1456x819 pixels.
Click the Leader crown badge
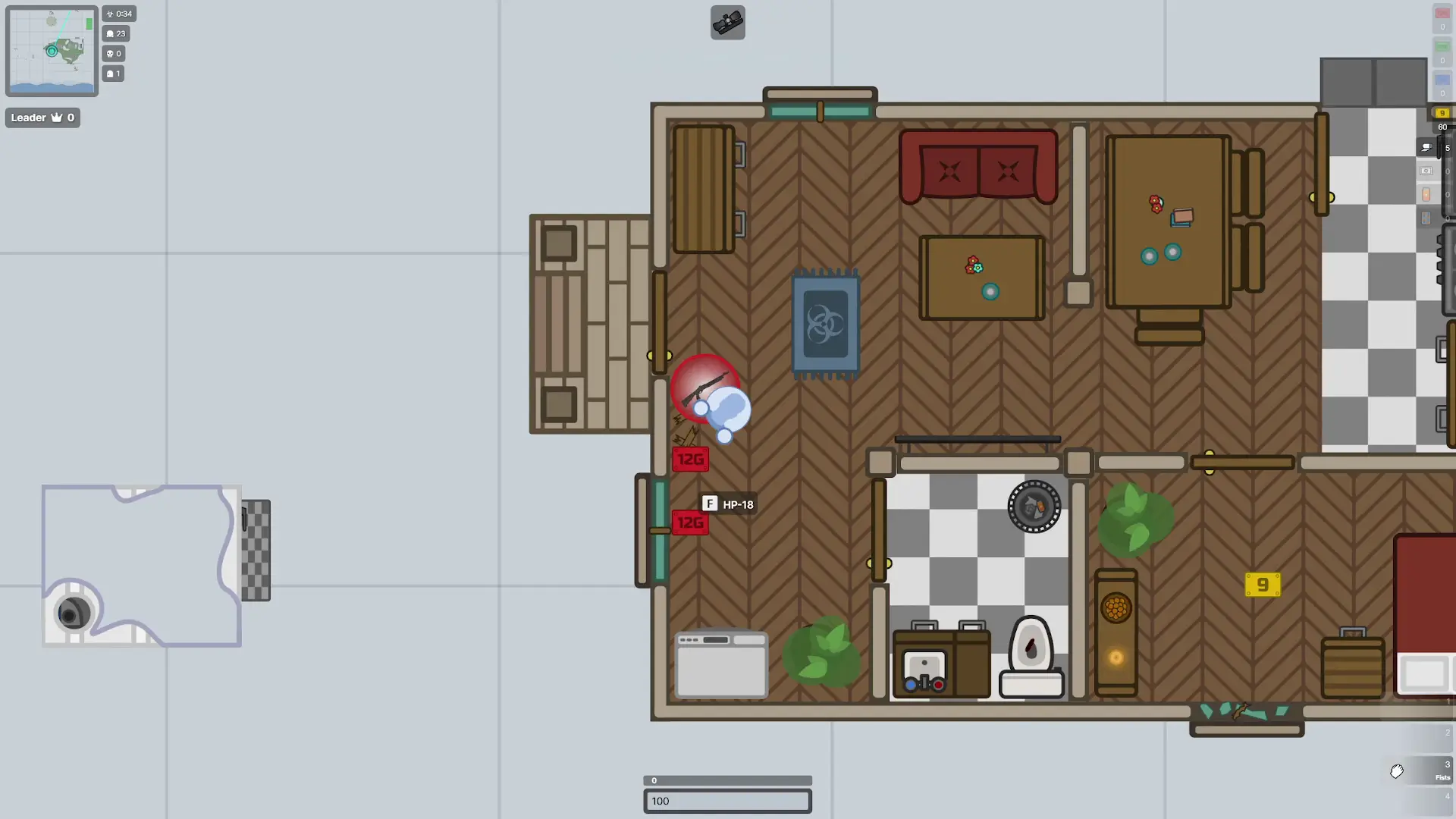pyautogui.click(x=42, y=118)
